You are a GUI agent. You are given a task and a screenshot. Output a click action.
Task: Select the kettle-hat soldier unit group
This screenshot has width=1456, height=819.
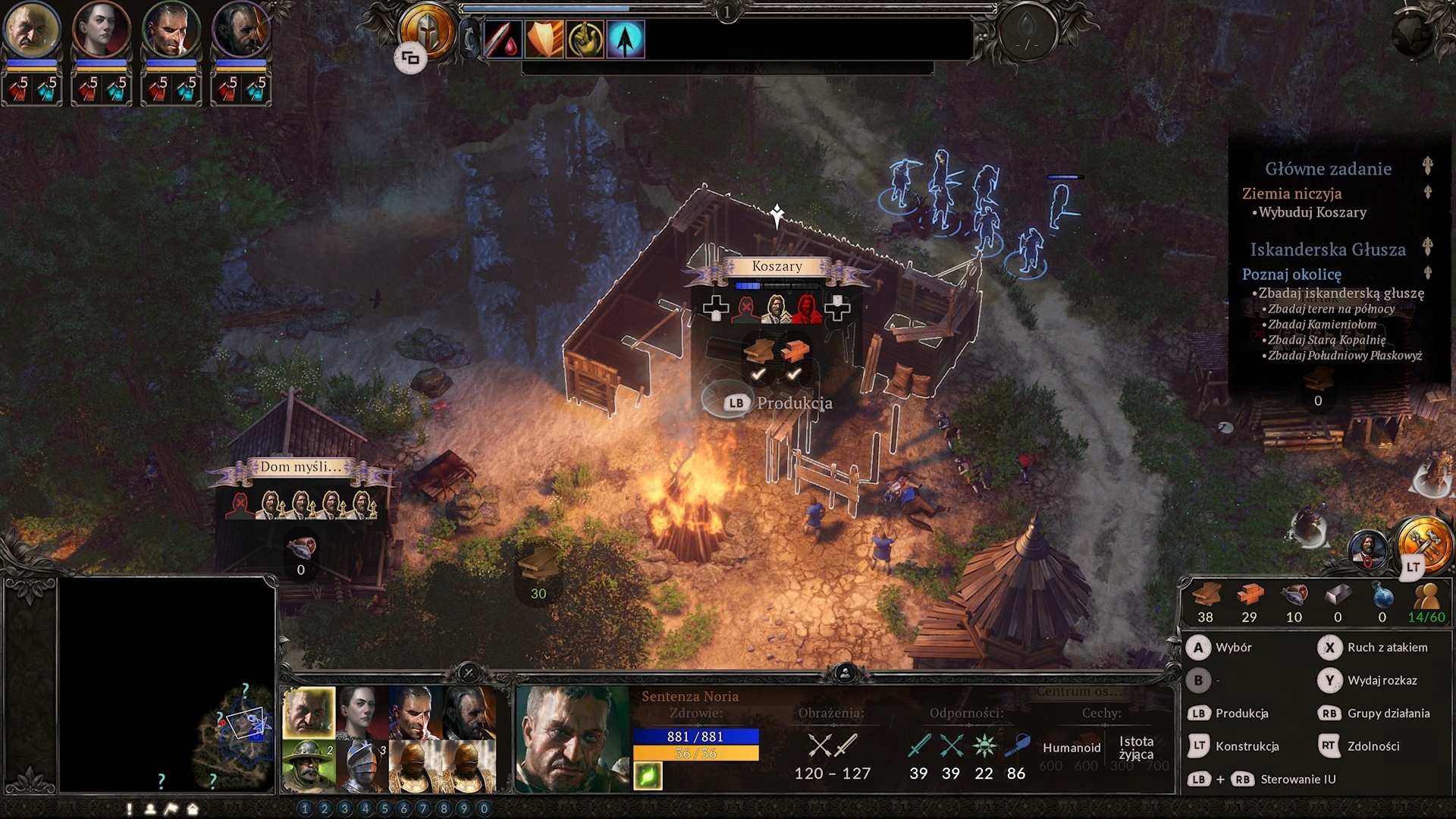point(309,765)
